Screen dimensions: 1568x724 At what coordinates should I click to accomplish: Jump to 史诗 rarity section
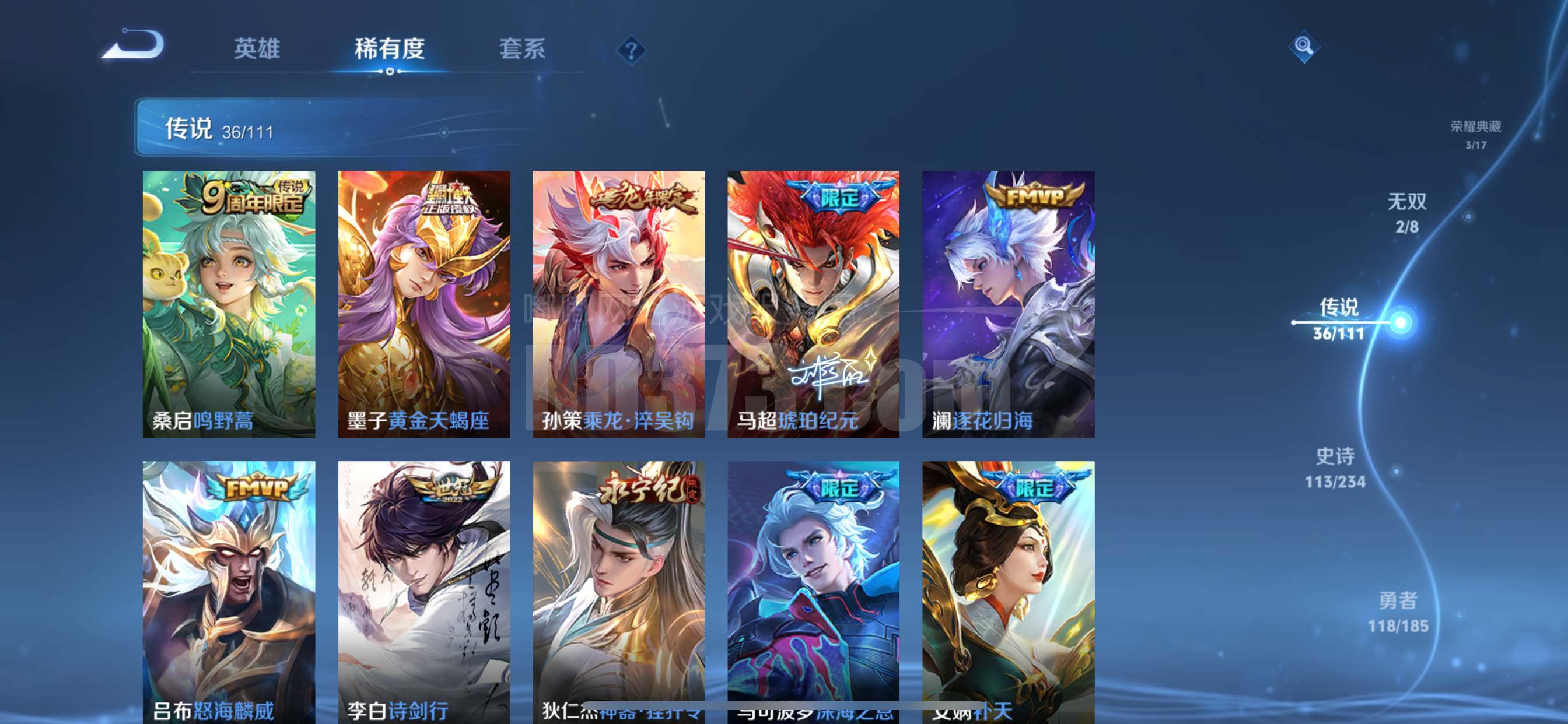1335,468
